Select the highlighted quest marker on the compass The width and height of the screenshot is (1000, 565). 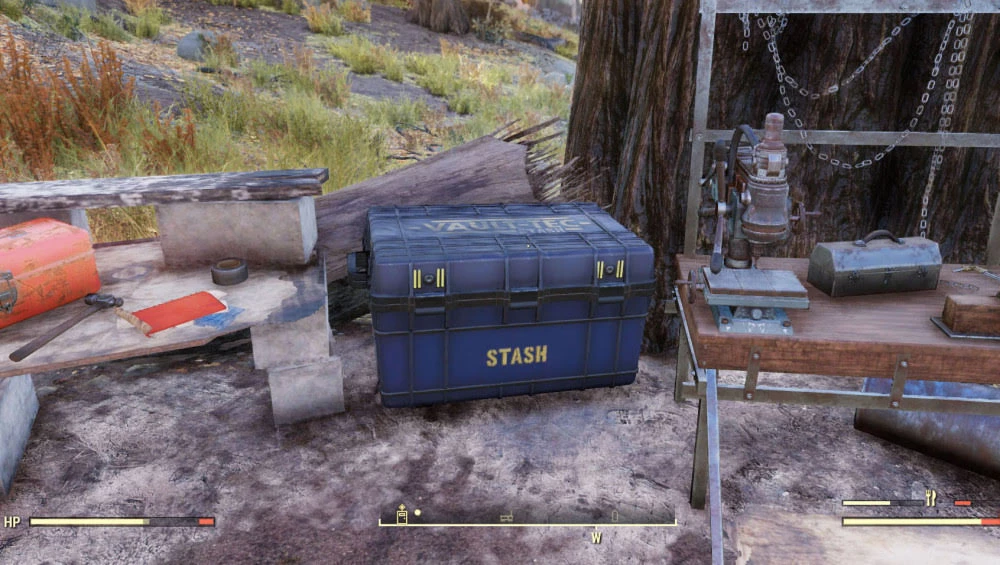click(402, 515)
